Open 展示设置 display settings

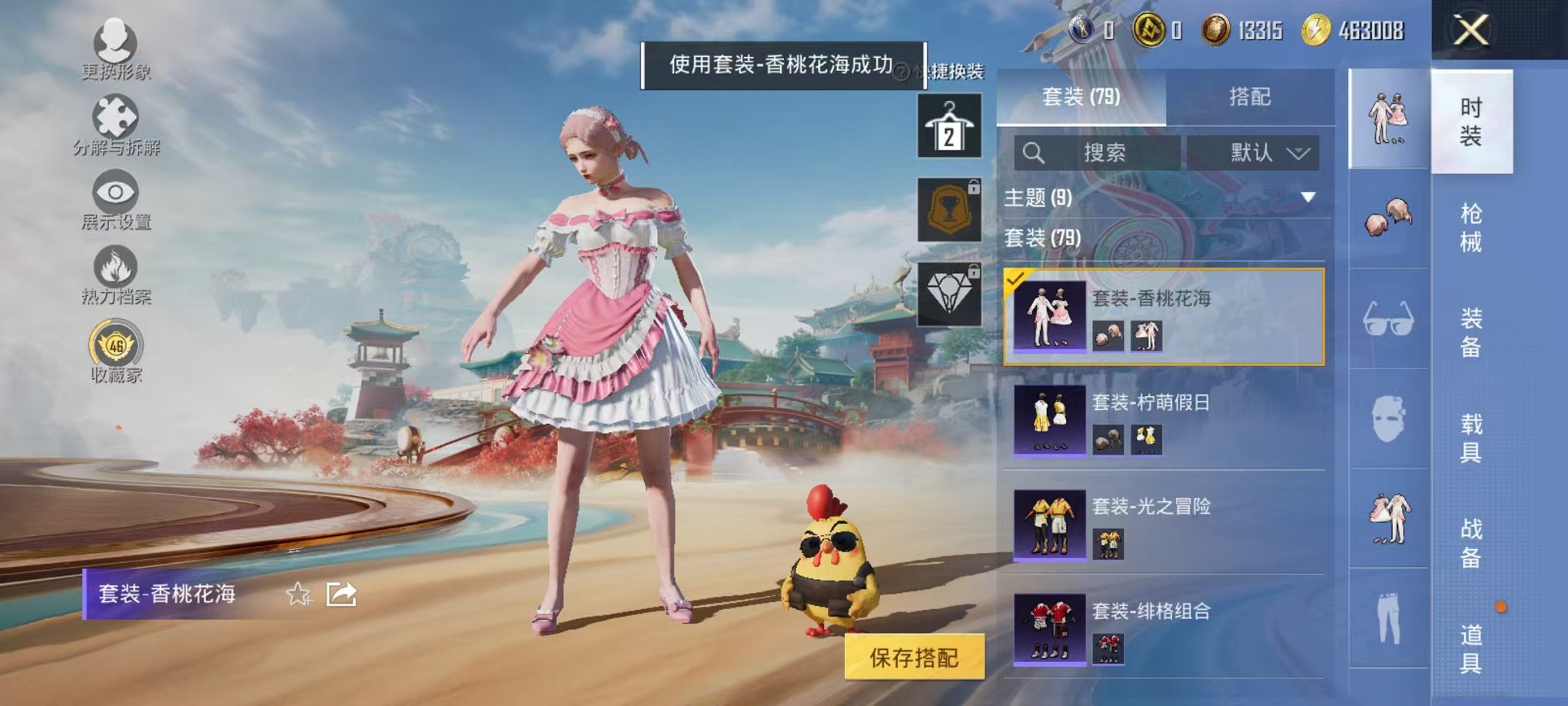pyautogui.click(x=113, y=192)
